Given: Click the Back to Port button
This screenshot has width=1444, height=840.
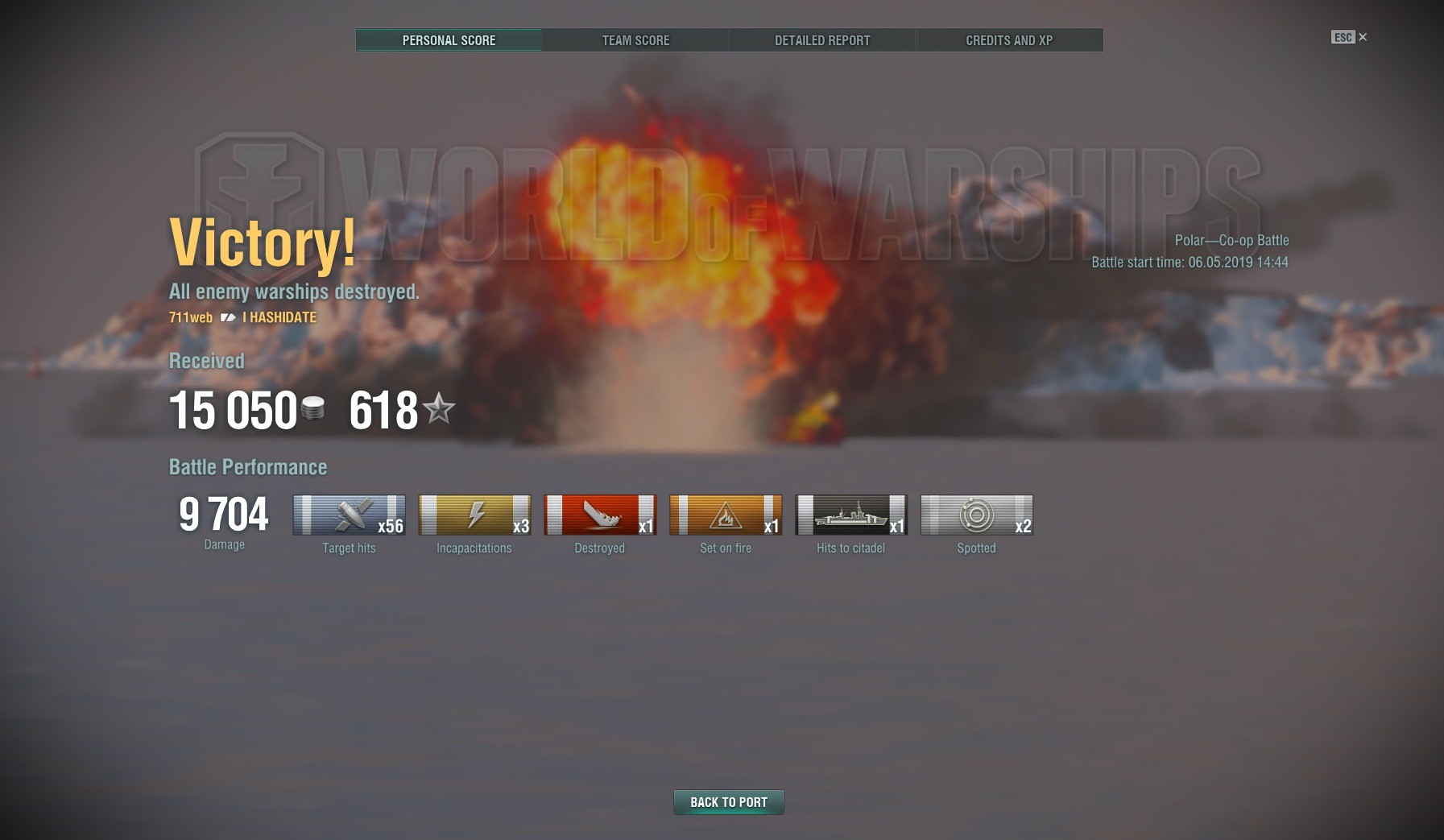Looking at the screenshot, I should (x=728, y=802).
